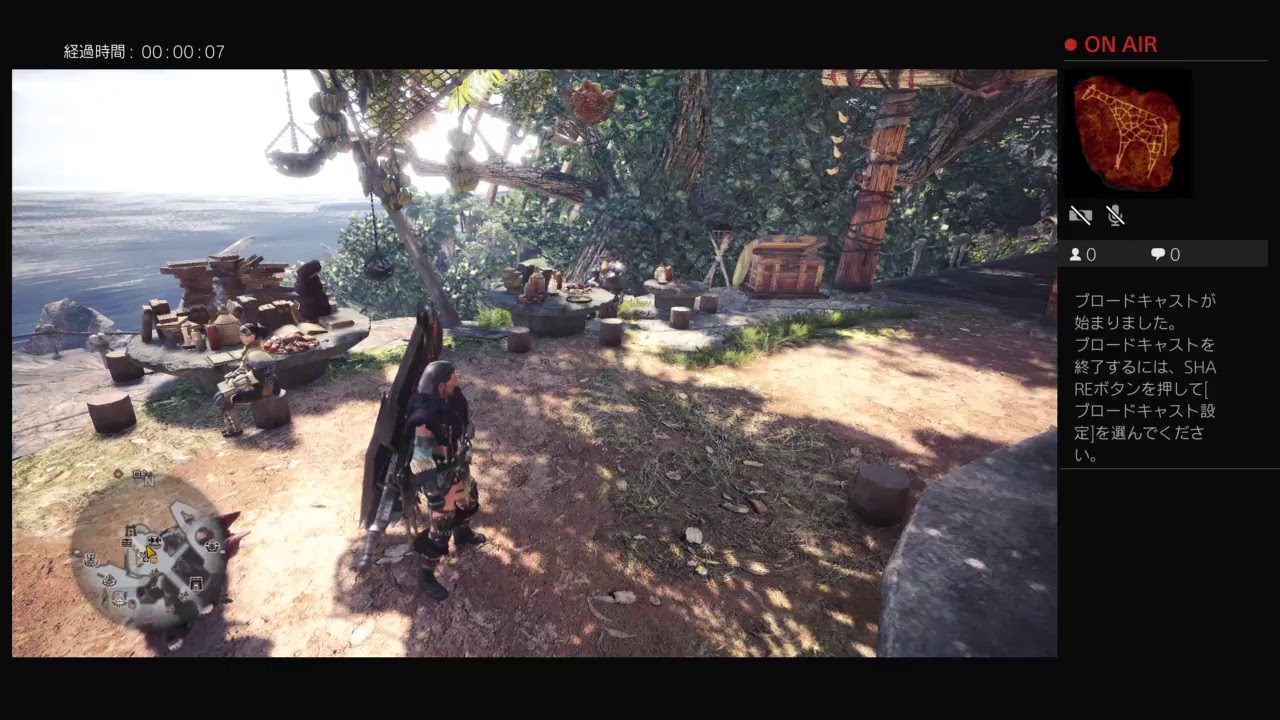Screen dimensions: 1280x720
Task: Click the red ON AIR dot indicator
Action: pyautogui.click(x=1071, y=44)
